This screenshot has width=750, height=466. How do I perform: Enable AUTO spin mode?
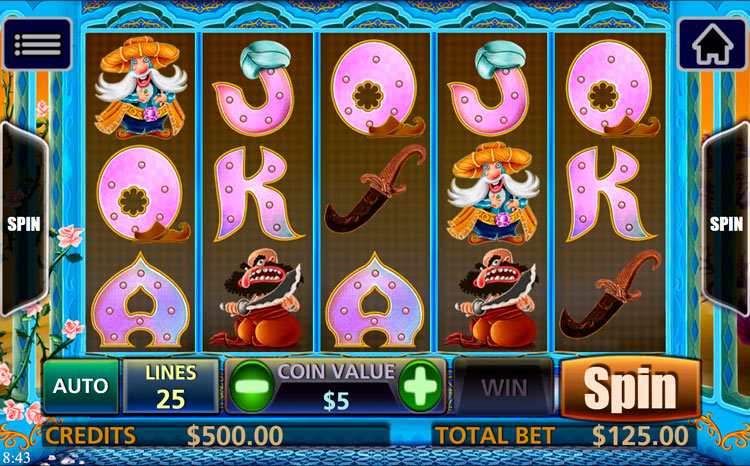click(x=80, y=387)
